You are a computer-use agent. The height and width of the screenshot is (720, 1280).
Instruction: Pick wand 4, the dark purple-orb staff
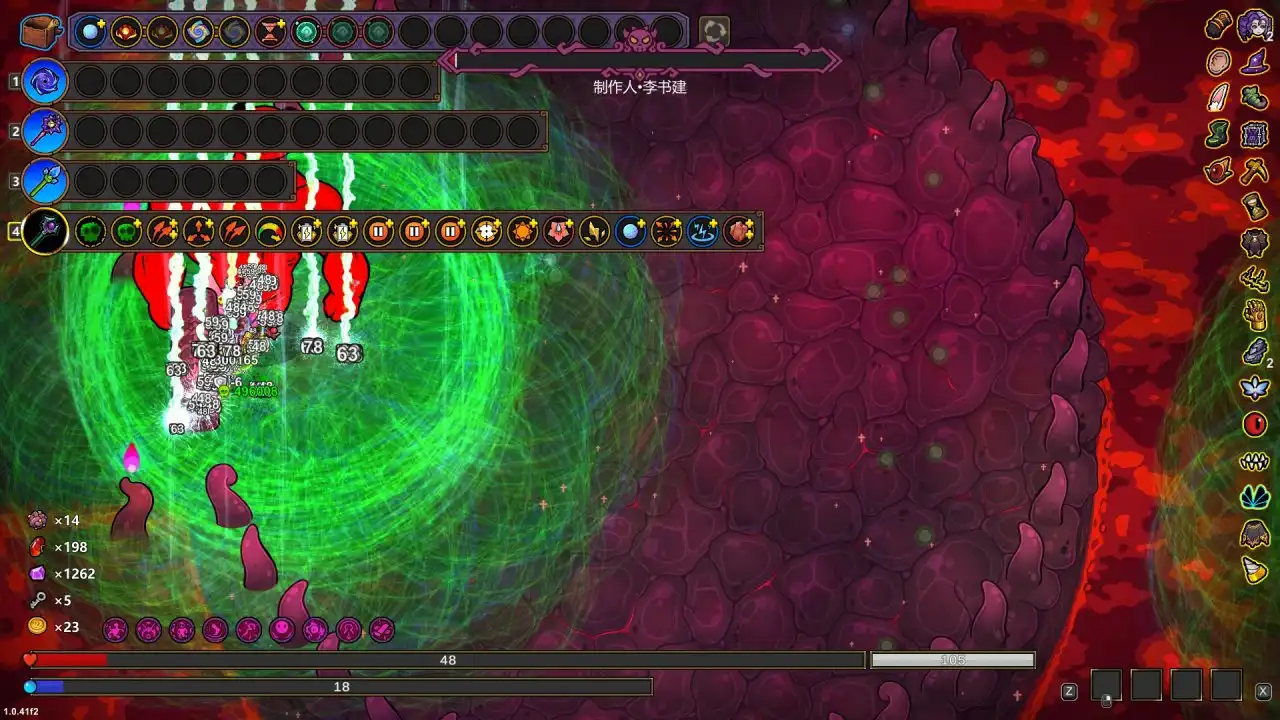[x=45, y=232]
